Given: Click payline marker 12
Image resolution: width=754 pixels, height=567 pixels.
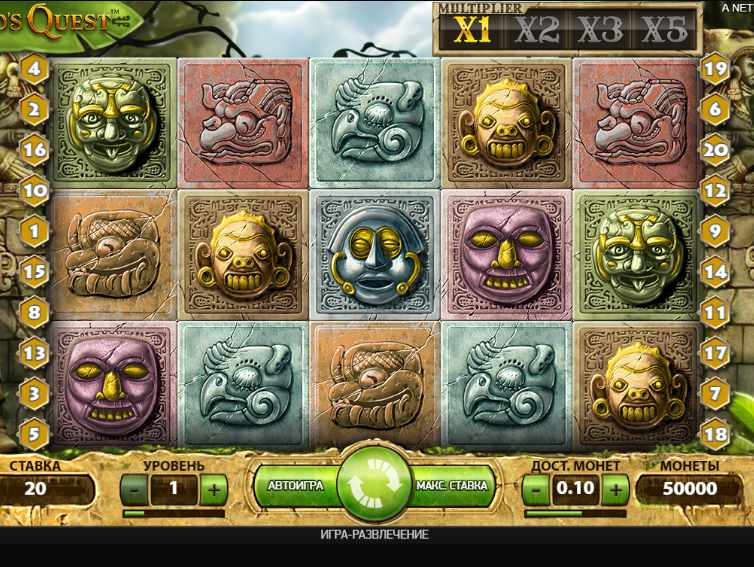Looking at the screenshot, I should click(x=715, y=189).
